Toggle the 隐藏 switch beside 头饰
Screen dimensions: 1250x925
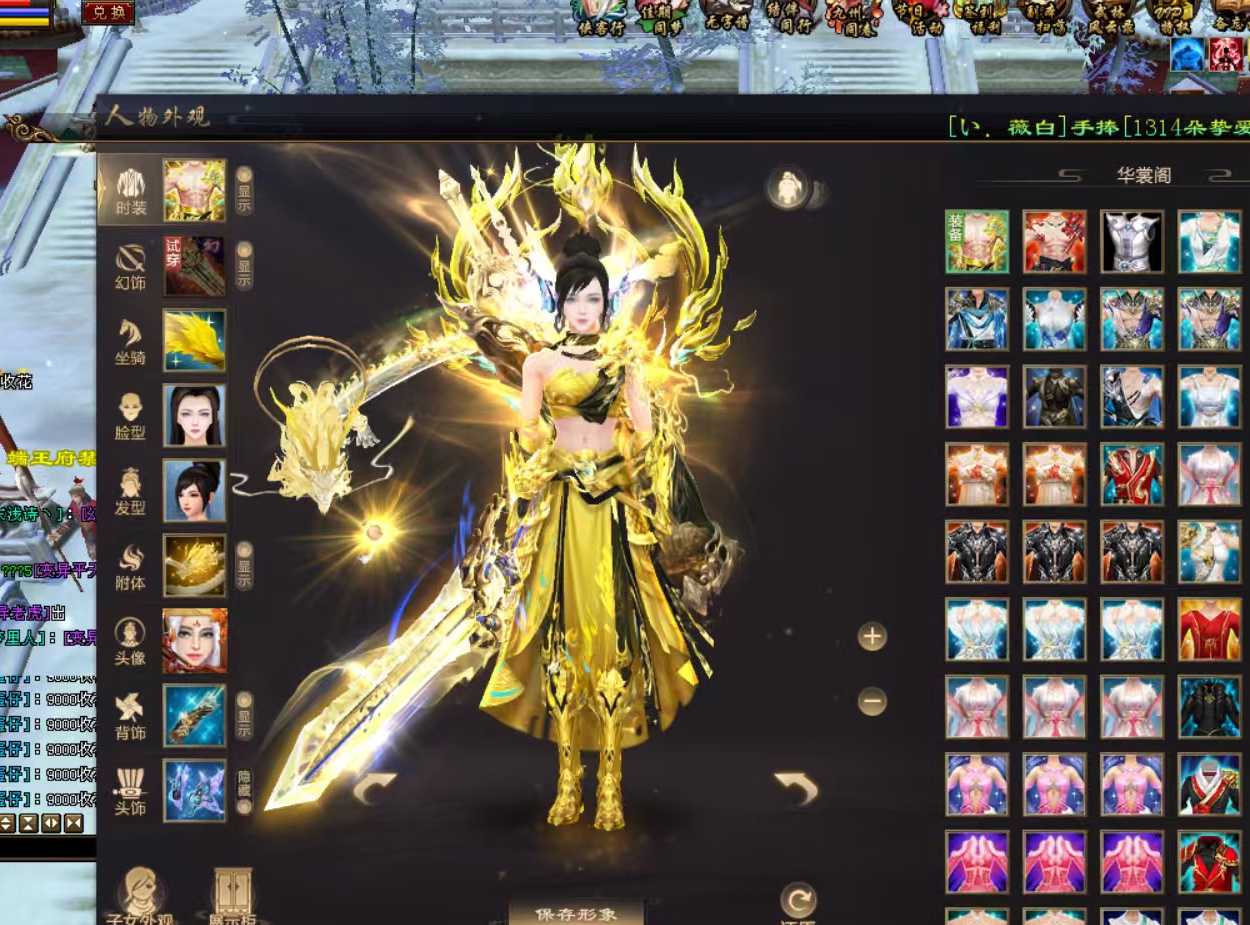(244, 790)
